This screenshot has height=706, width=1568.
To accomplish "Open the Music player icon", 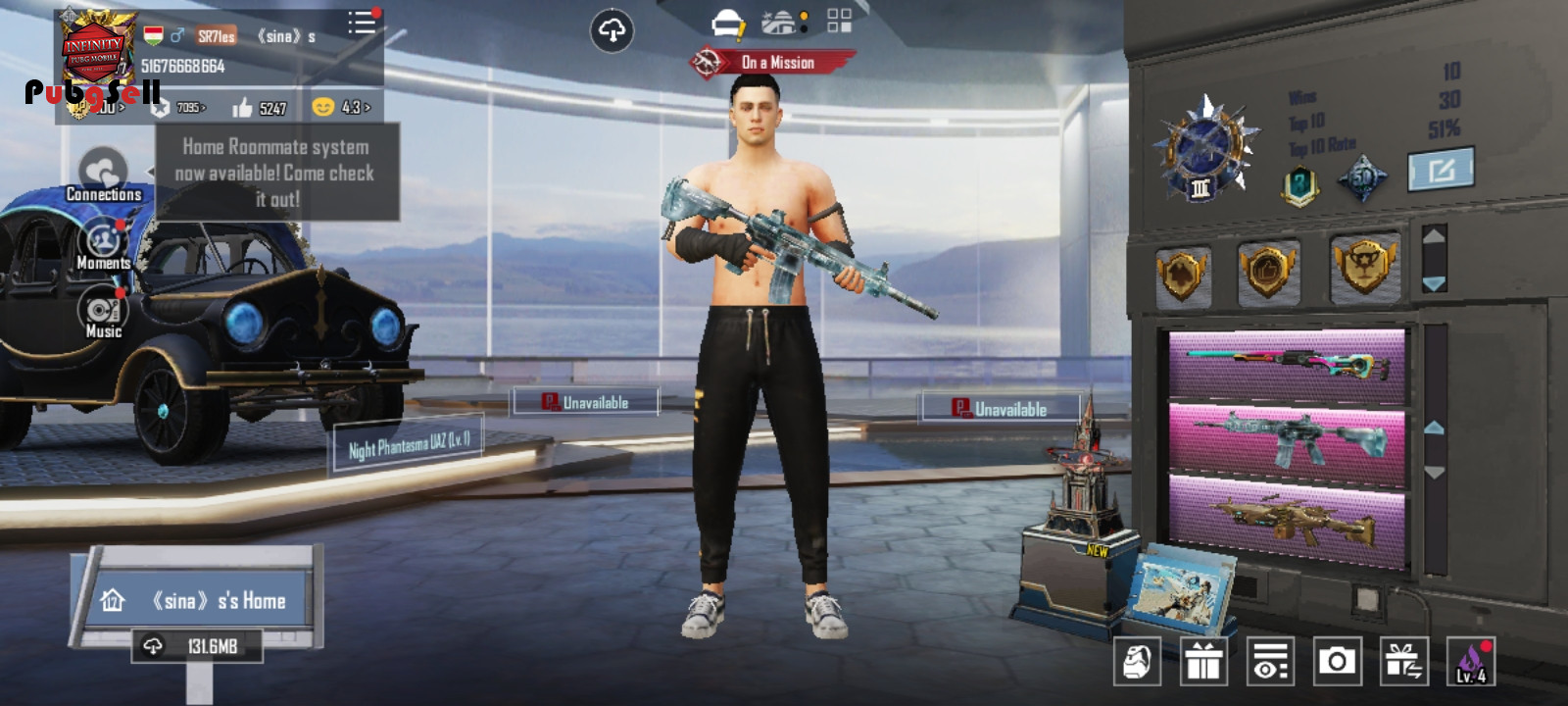I will [103, 314].
